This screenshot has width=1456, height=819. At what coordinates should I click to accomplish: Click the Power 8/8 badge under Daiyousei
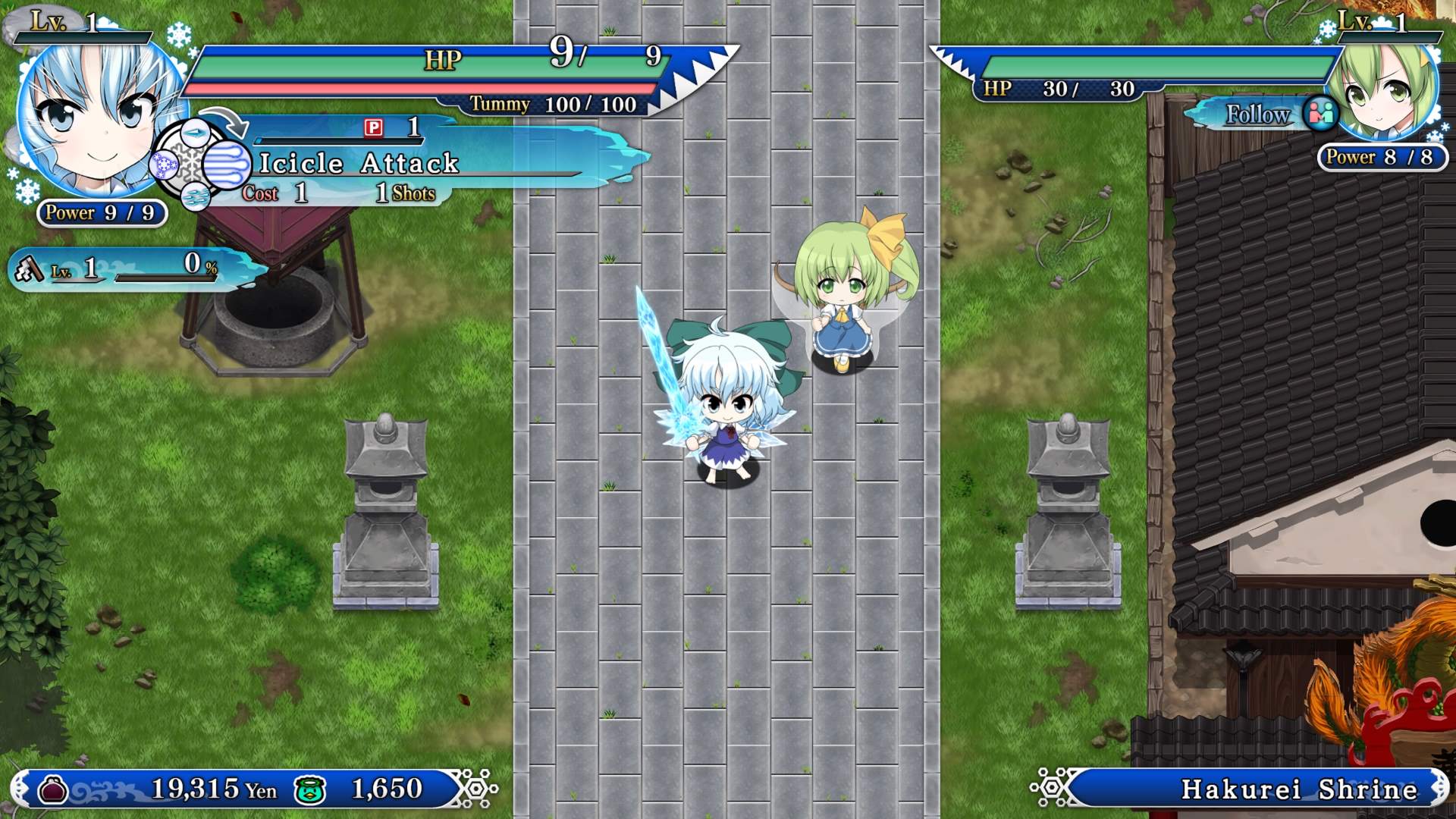(1382, 158)
